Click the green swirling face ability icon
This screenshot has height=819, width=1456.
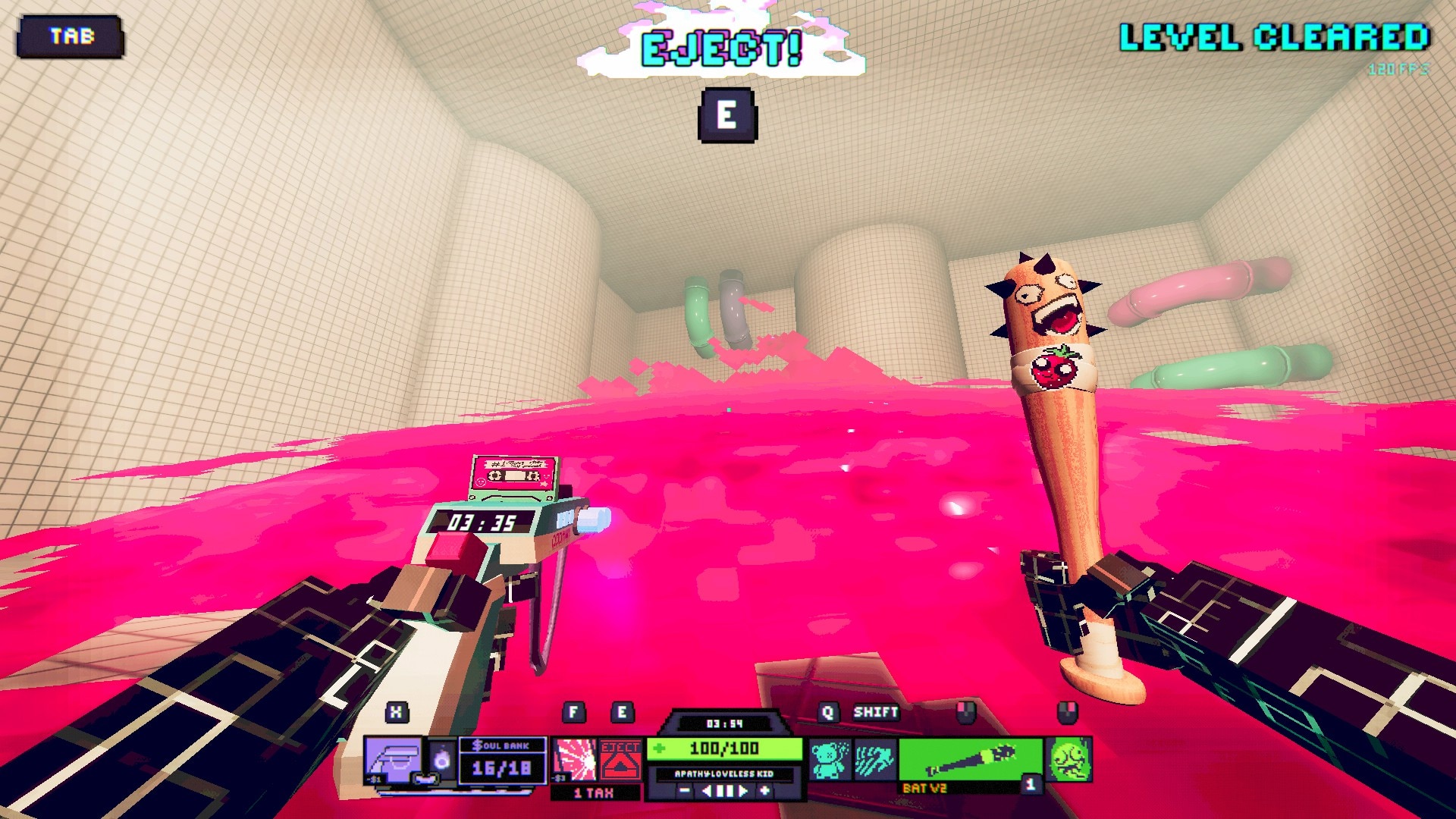[1070, 760]
